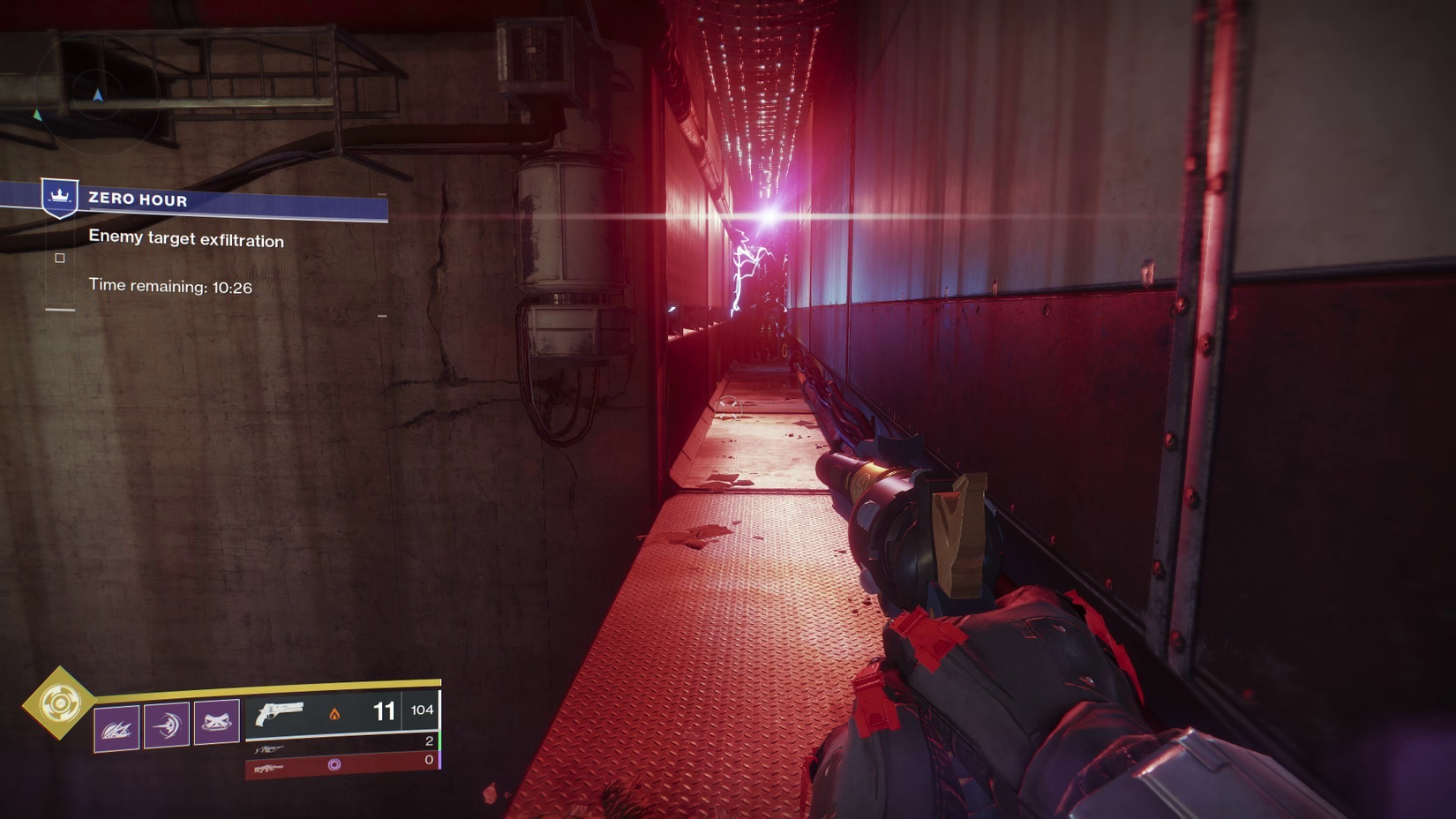Open the Enemy target exfiltration objective entry
The image size is (1456, 819).
tap(186, 239)
